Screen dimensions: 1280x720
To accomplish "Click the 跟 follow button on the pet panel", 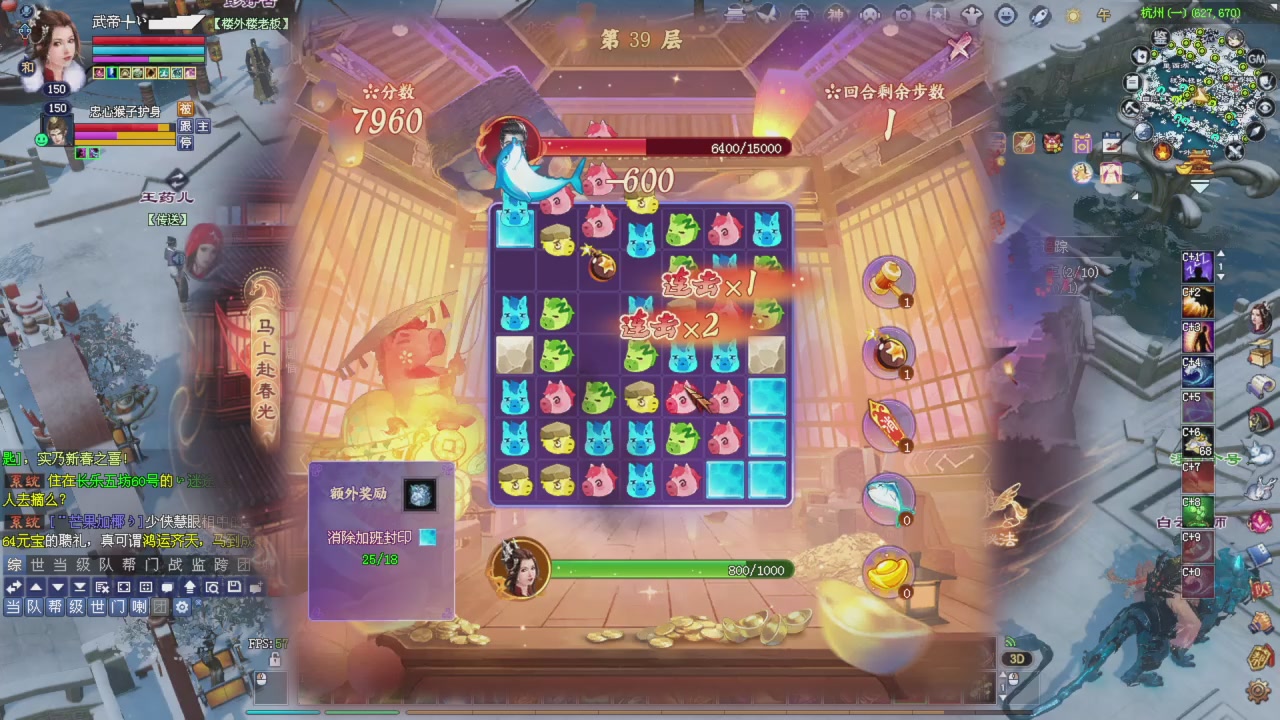I will [185, 126].
